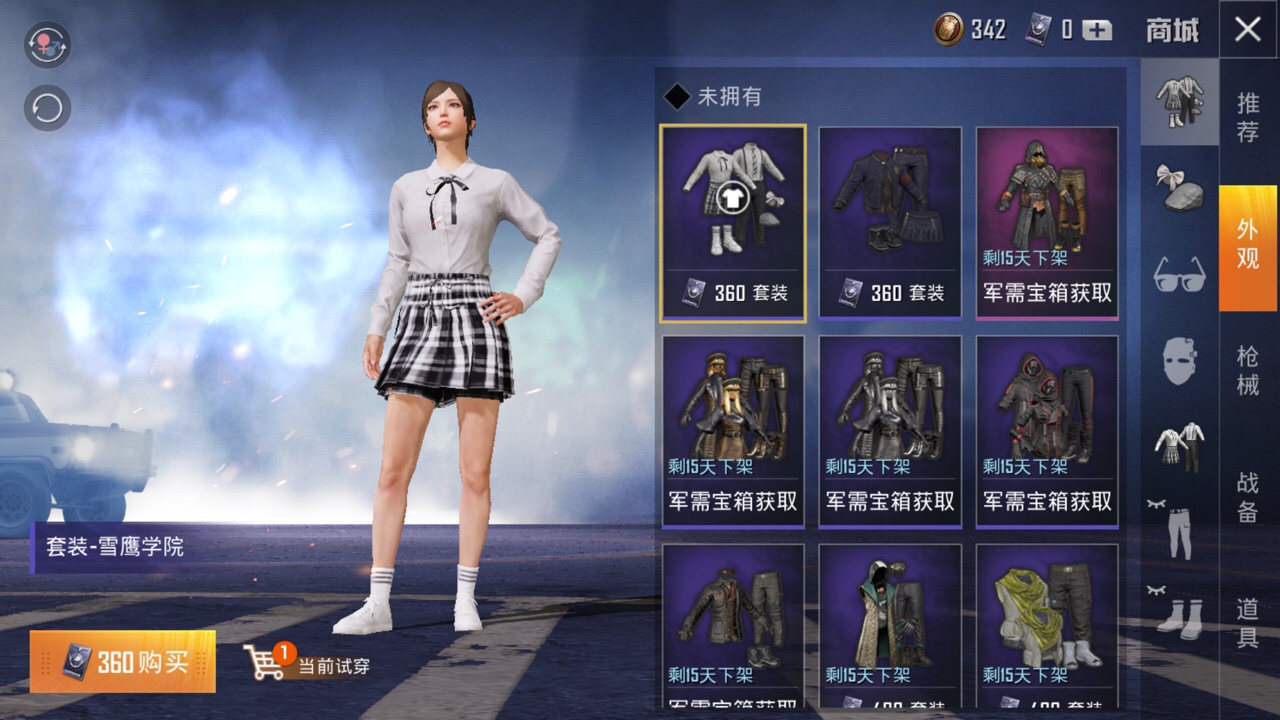This screenshot has width=1280, height=720.
Task: Choose the yellow scarf outfit
Action: tap(1047, 625)
